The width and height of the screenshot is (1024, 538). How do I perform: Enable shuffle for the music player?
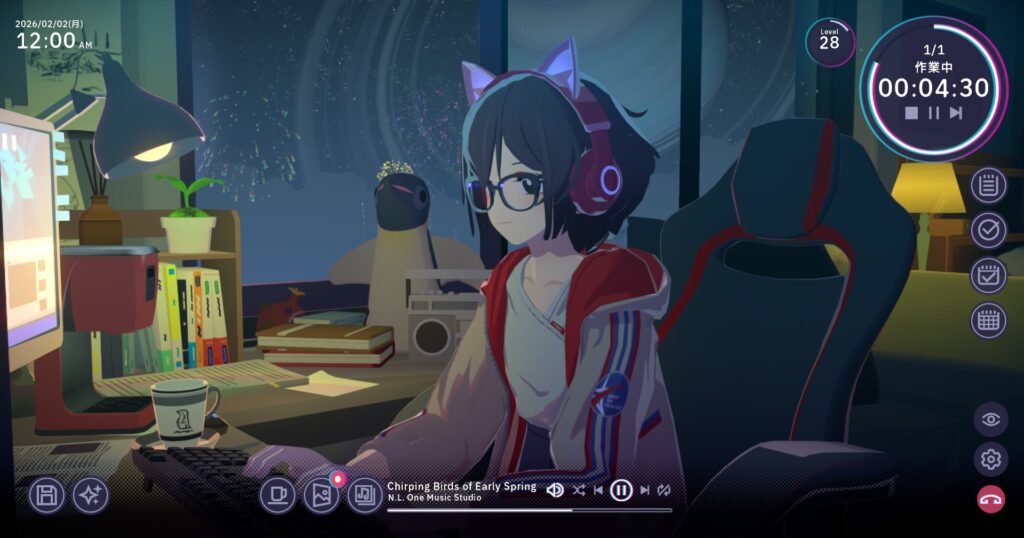click(x=579, y=490)
